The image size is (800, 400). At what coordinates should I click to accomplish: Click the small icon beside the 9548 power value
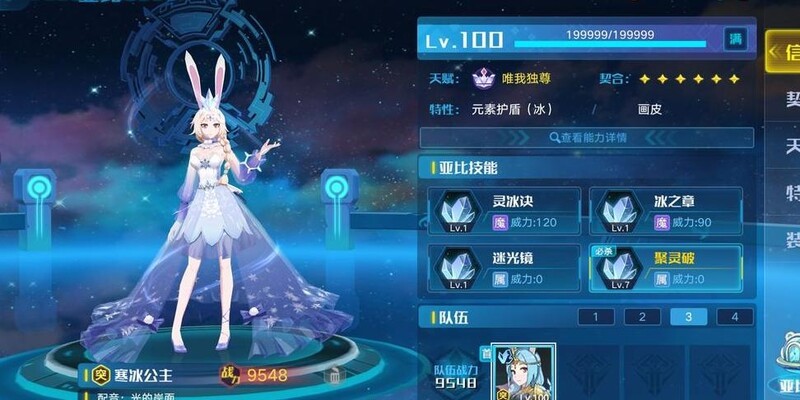point(333,376)
